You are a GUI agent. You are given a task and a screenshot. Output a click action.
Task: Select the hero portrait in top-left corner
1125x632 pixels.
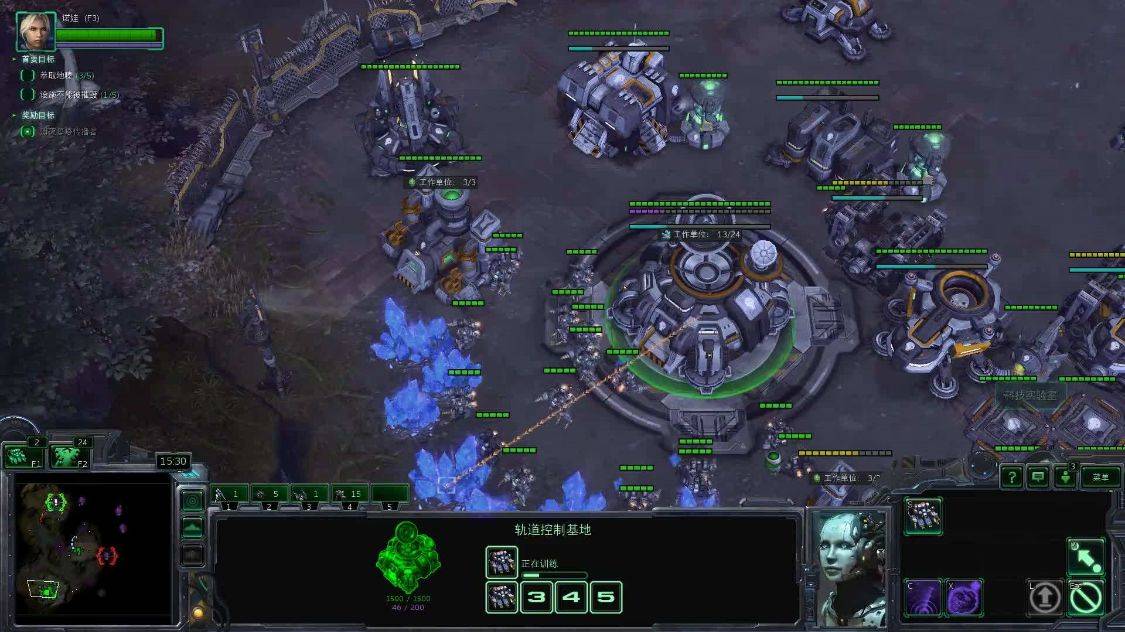pyautogui.click(x=35, y=32)
